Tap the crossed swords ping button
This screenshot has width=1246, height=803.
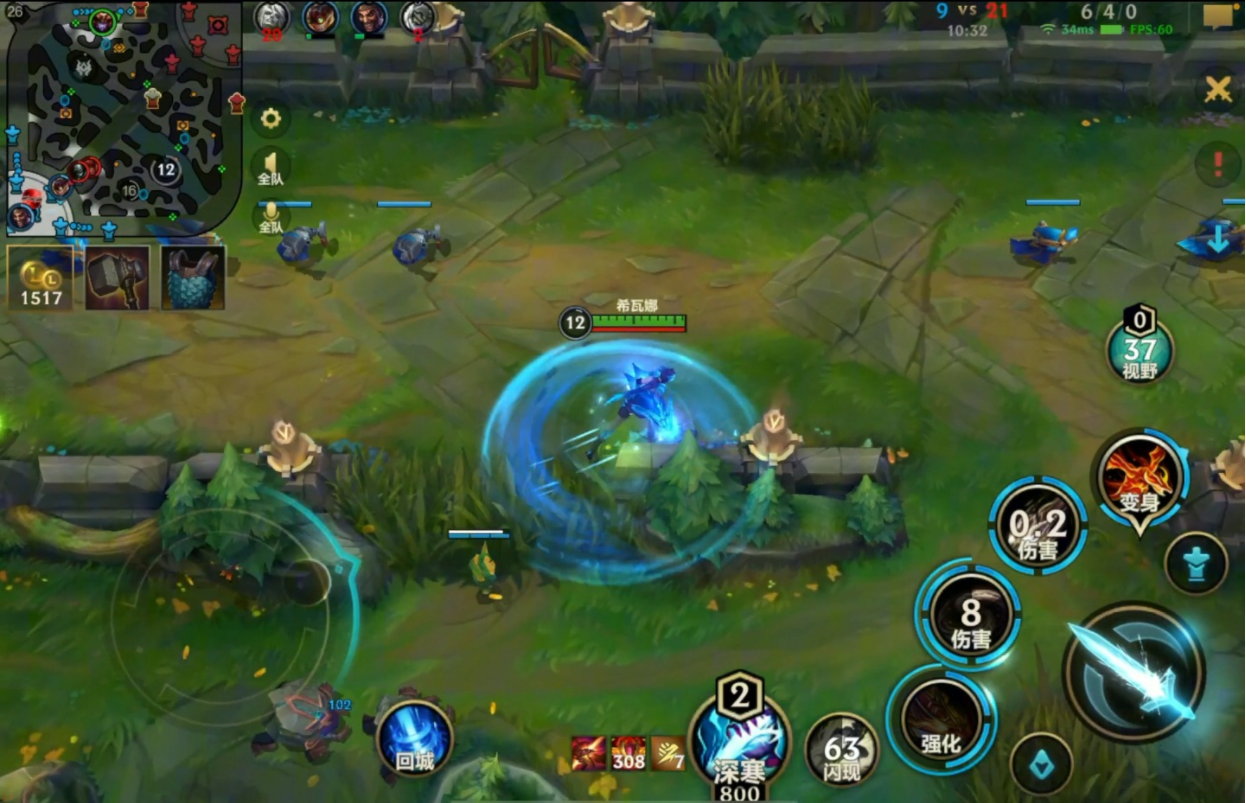[1217, 90]
